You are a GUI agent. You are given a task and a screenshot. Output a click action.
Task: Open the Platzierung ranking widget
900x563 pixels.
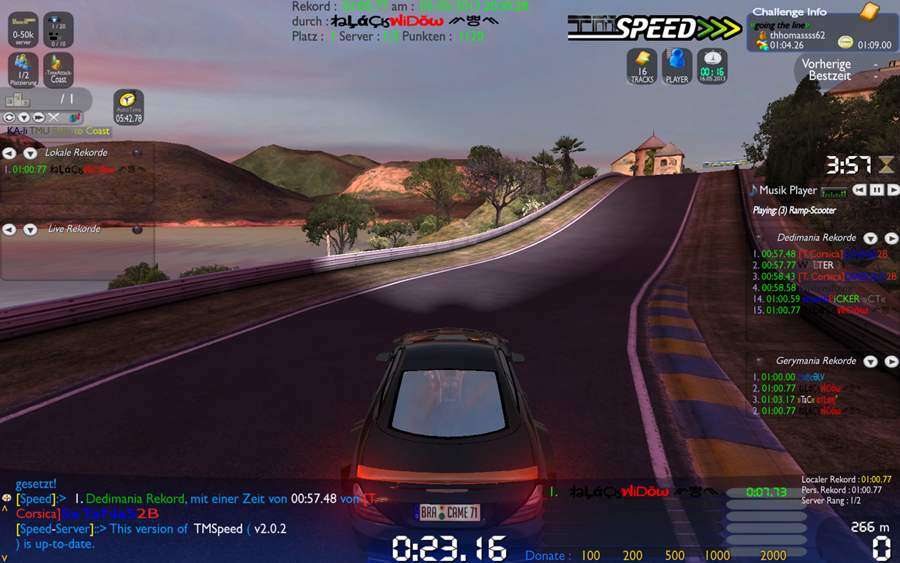pos(23,68)
